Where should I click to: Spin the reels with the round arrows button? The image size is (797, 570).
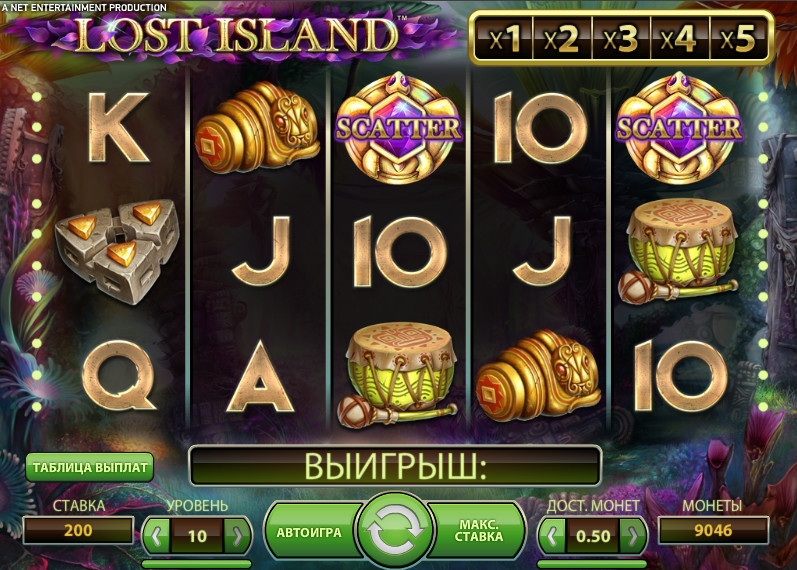[x=395, y=532]
